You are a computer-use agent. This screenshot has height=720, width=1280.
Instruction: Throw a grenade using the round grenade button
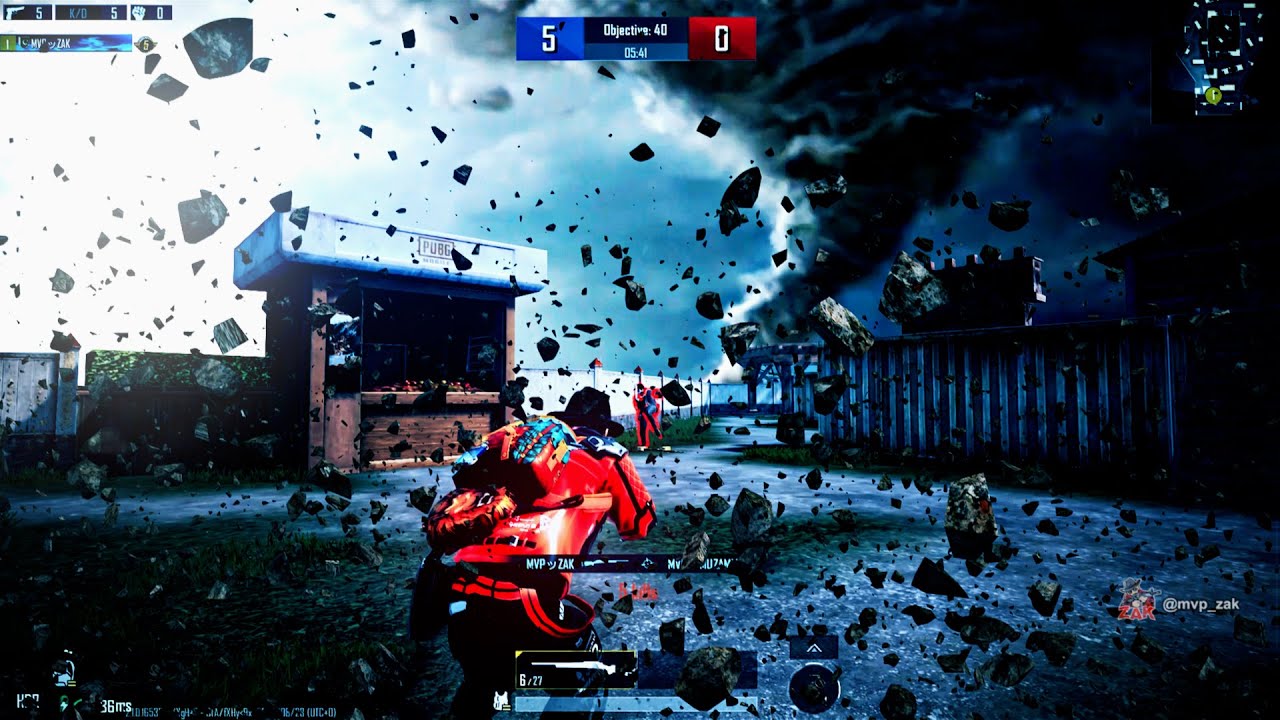pos(813,688)
